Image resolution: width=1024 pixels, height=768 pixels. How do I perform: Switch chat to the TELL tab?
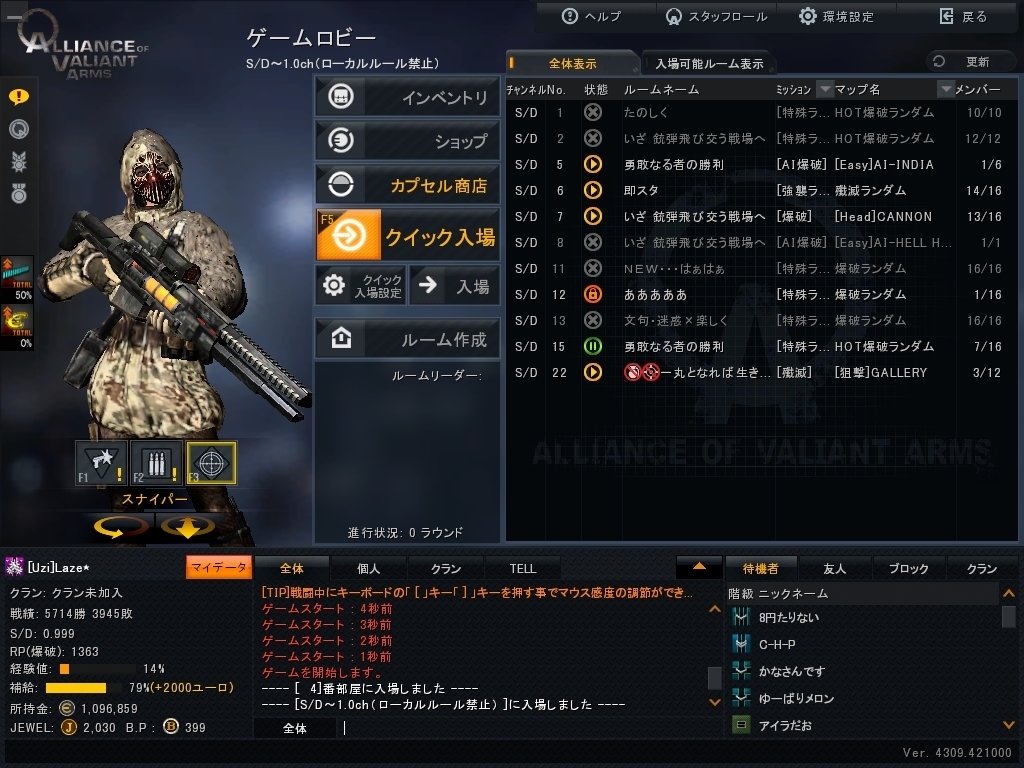[522, 568]
